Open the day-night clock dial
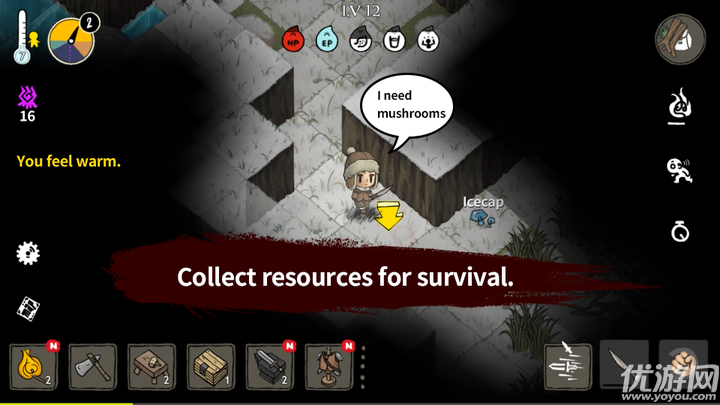Screen dimensions: 720x405 pyautogui.click(x=71, y=40)
